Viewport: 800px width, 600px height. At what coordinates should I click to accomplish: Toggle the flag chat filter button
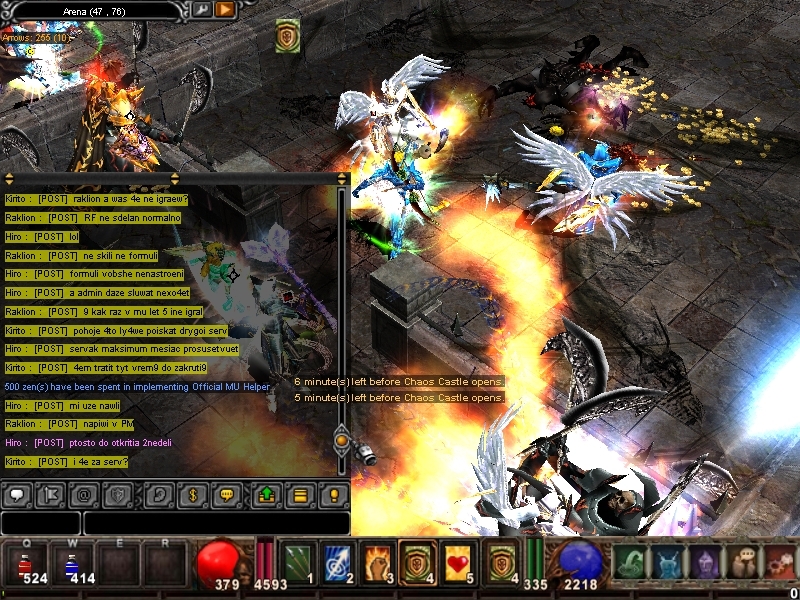pyautogui.click(x=52, y=495)
